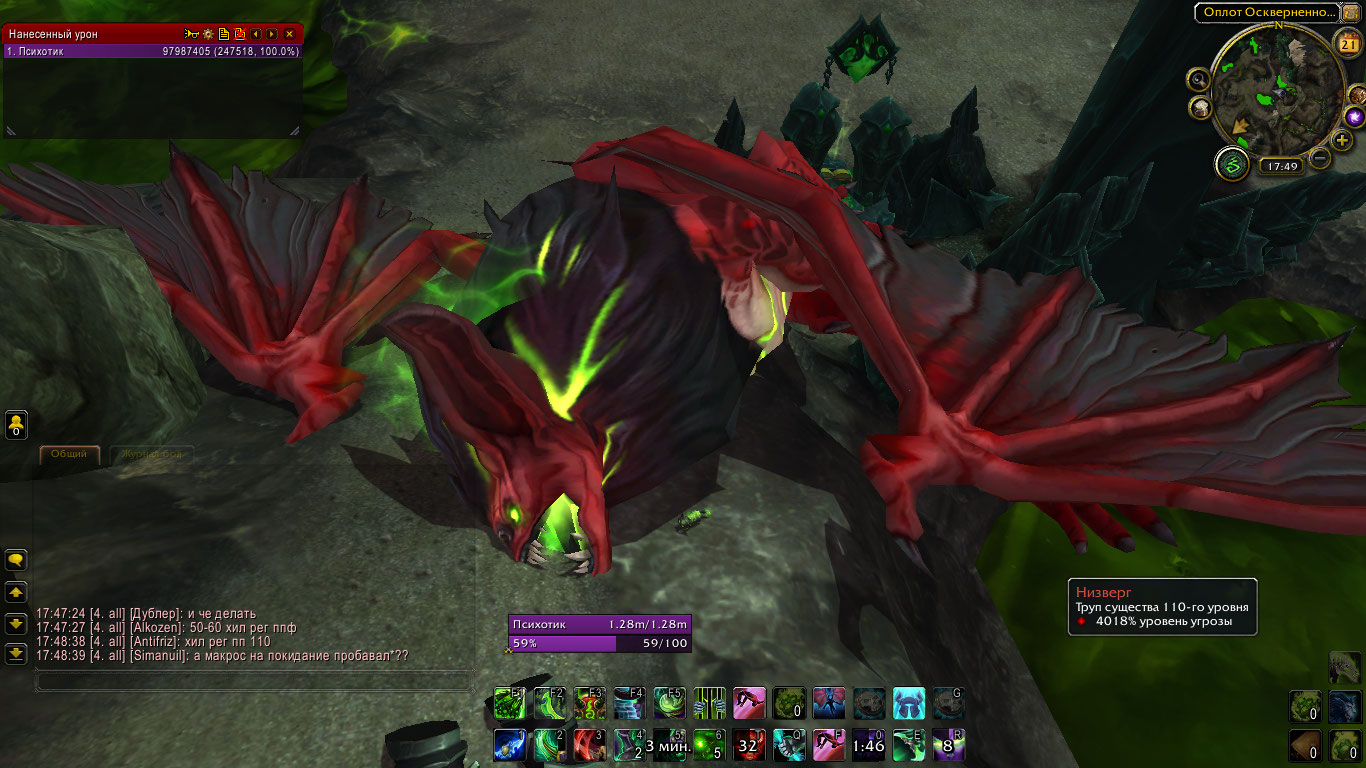Announce damage report with the horn icon
The width and height of the screenshot is (1366, 768).
pyautogui.click(x=190, y=34)
